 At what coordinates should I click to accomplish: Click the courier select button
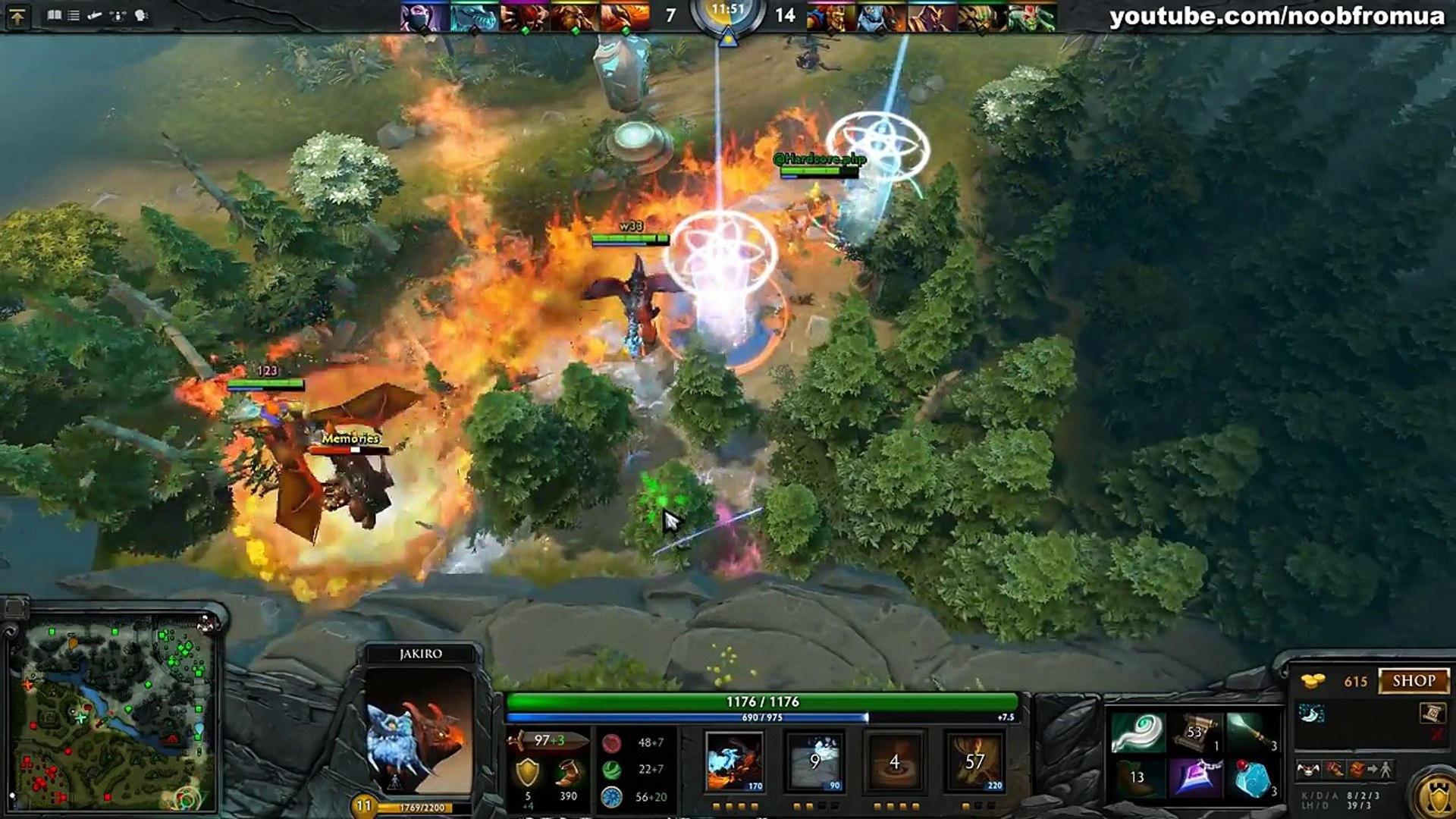tap(1309, 770)
